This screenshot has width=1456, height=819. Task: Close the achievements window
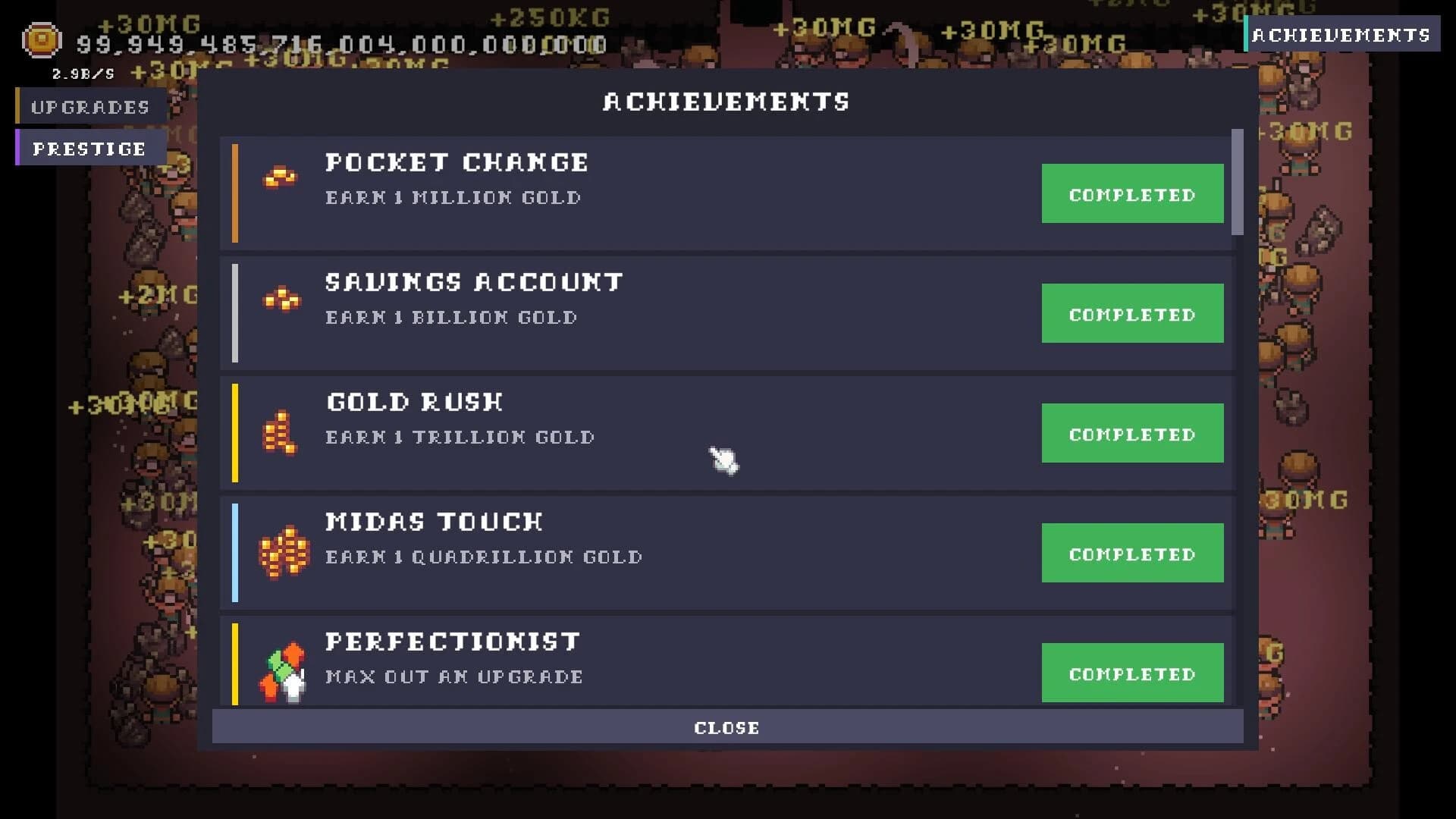coord(726,727)
